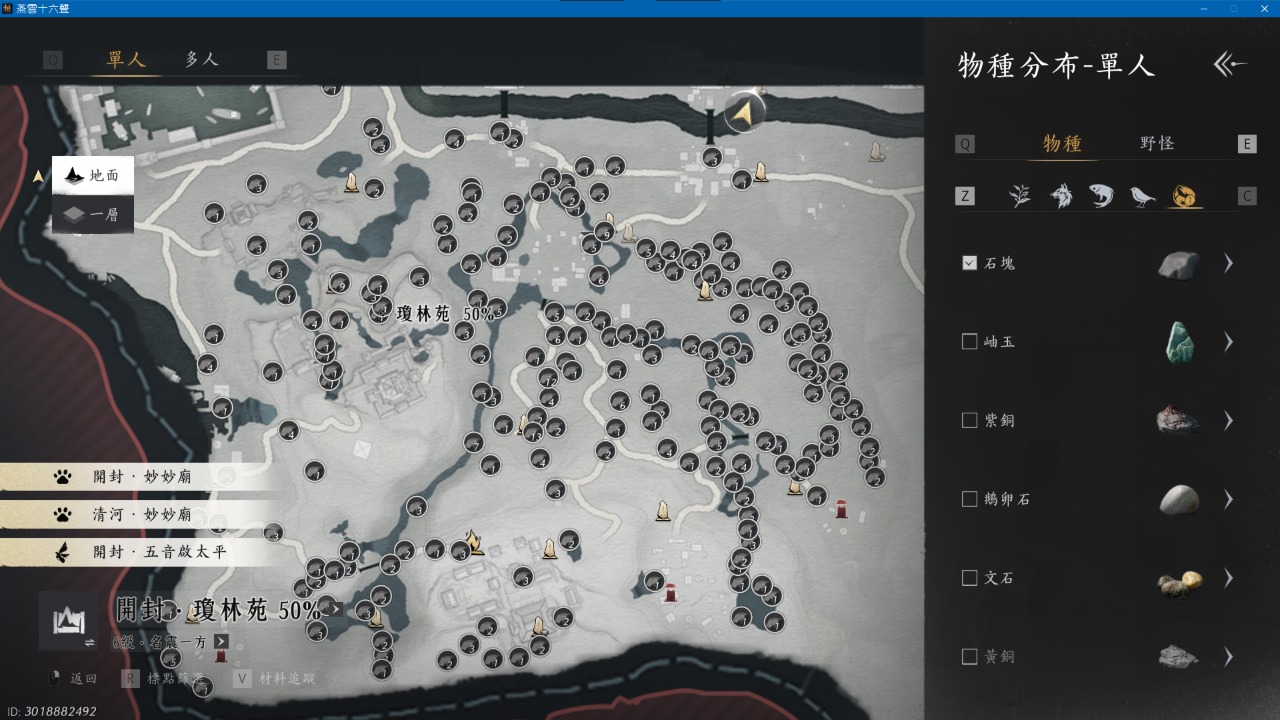Select the bird category icon

click(1142, 196)
